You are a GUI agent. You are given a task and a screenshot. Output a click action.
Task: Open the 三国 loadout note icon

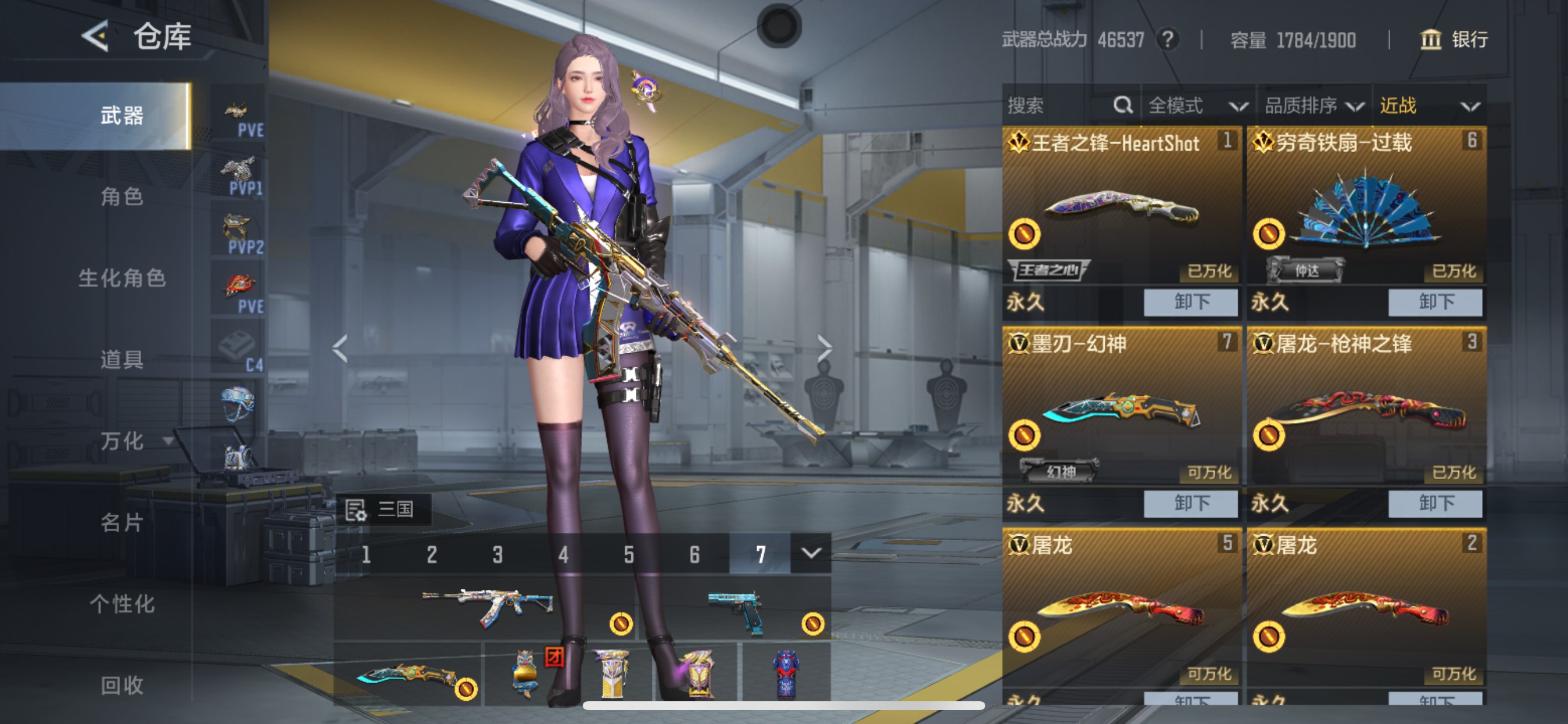pos(355,509)
